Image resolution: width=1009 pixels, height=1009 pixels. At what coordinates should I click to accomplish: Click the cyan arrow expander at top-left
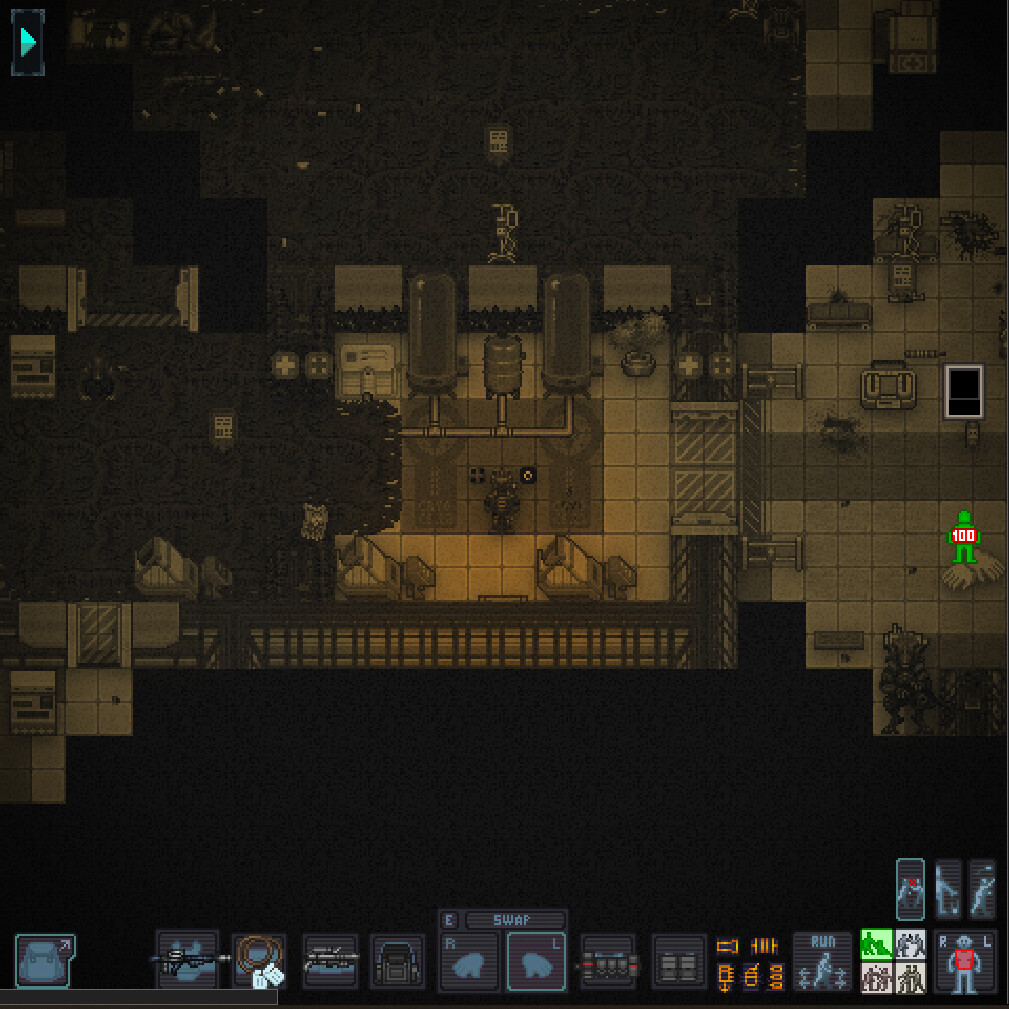28,43
